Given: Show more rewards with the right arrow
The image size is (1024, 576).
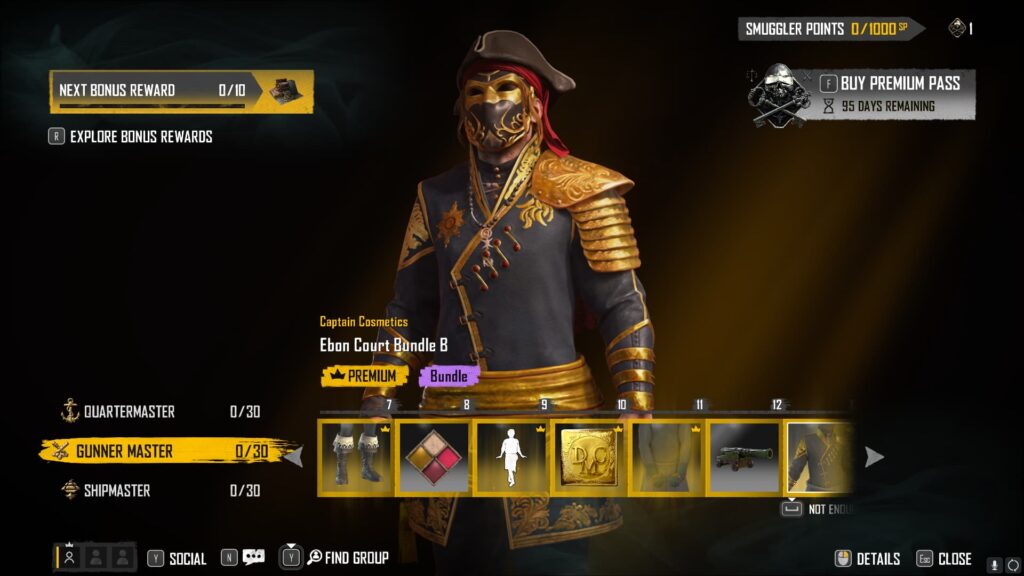Looking at the screenshot, I should point(874,457).
